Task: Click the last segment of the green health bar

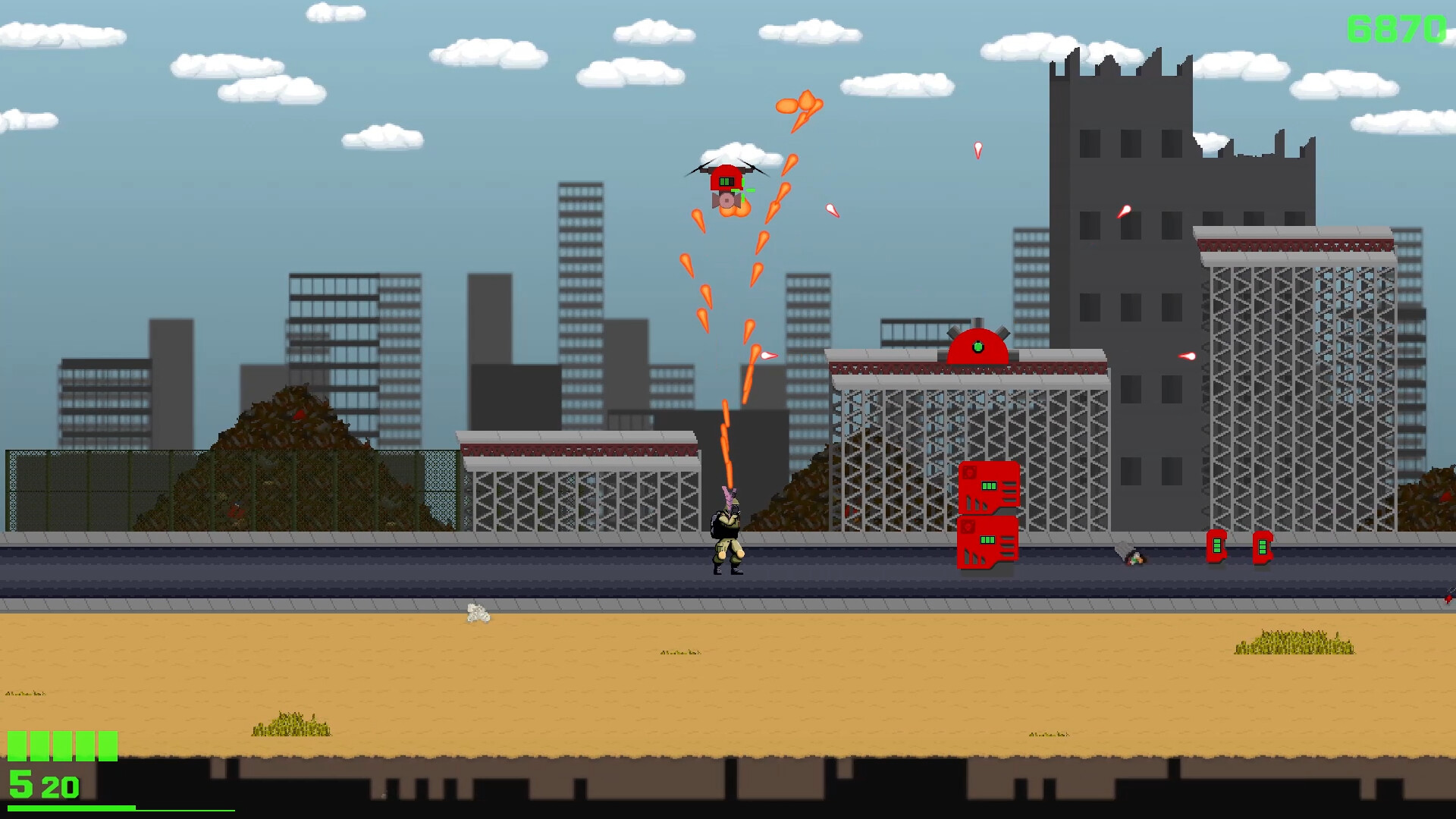Action: coord(106,745)
